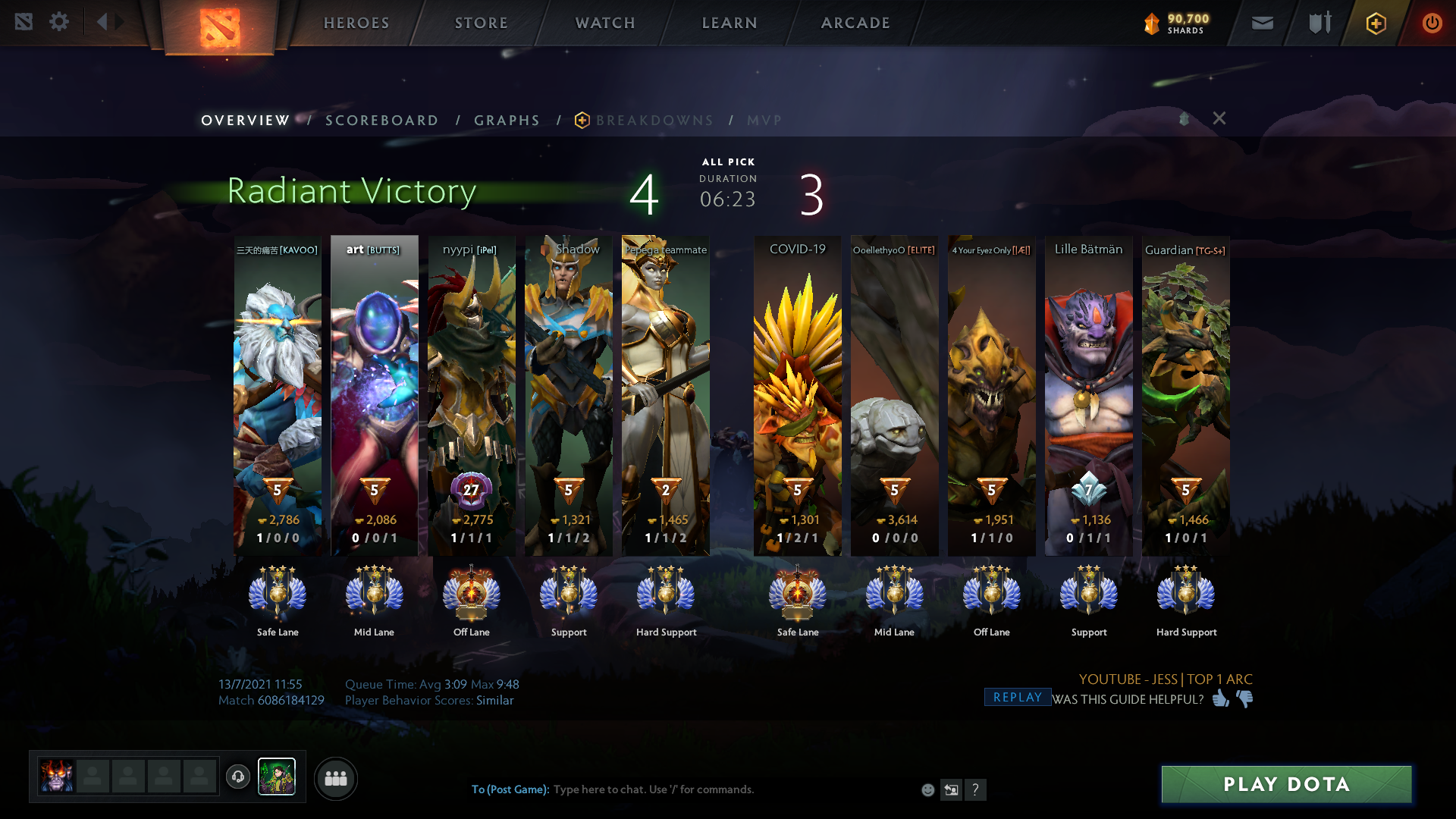Go to the Store section
This screenshot has width=1456, height=819.
pos(482,23)
